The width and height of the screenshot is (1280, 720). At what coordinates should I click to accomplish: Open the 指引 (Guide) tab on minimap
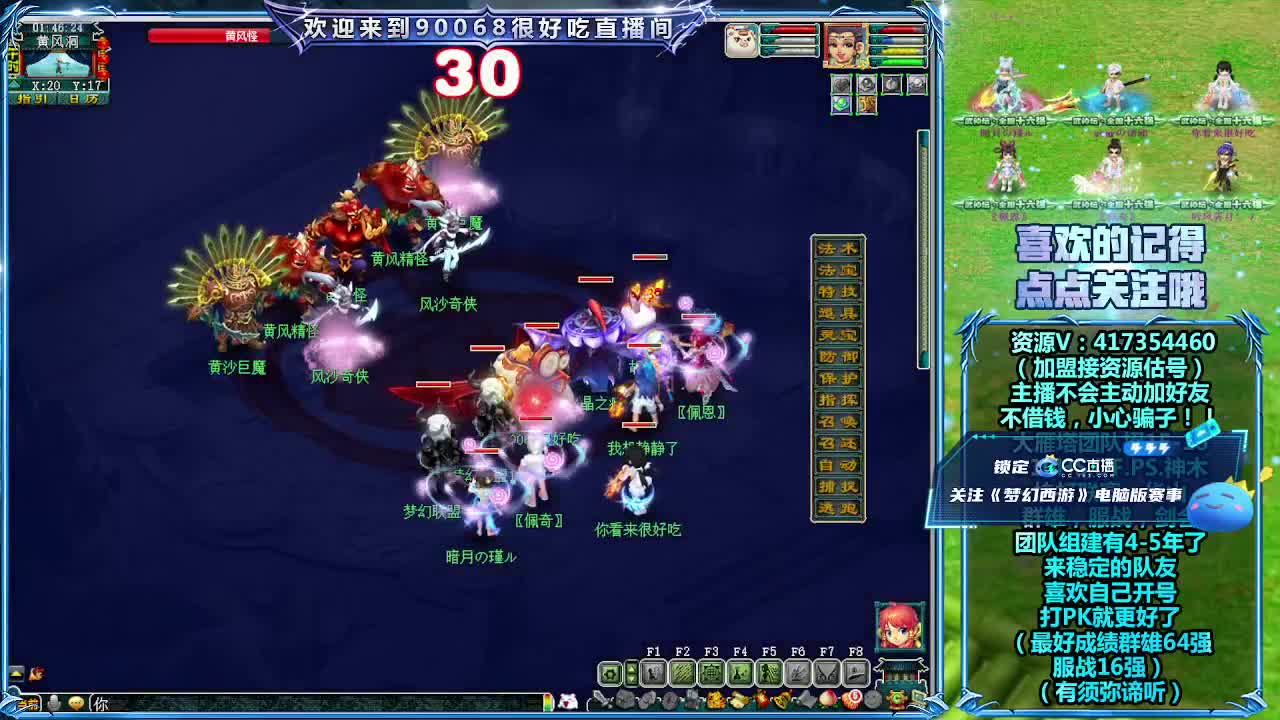tap(32, 97)
